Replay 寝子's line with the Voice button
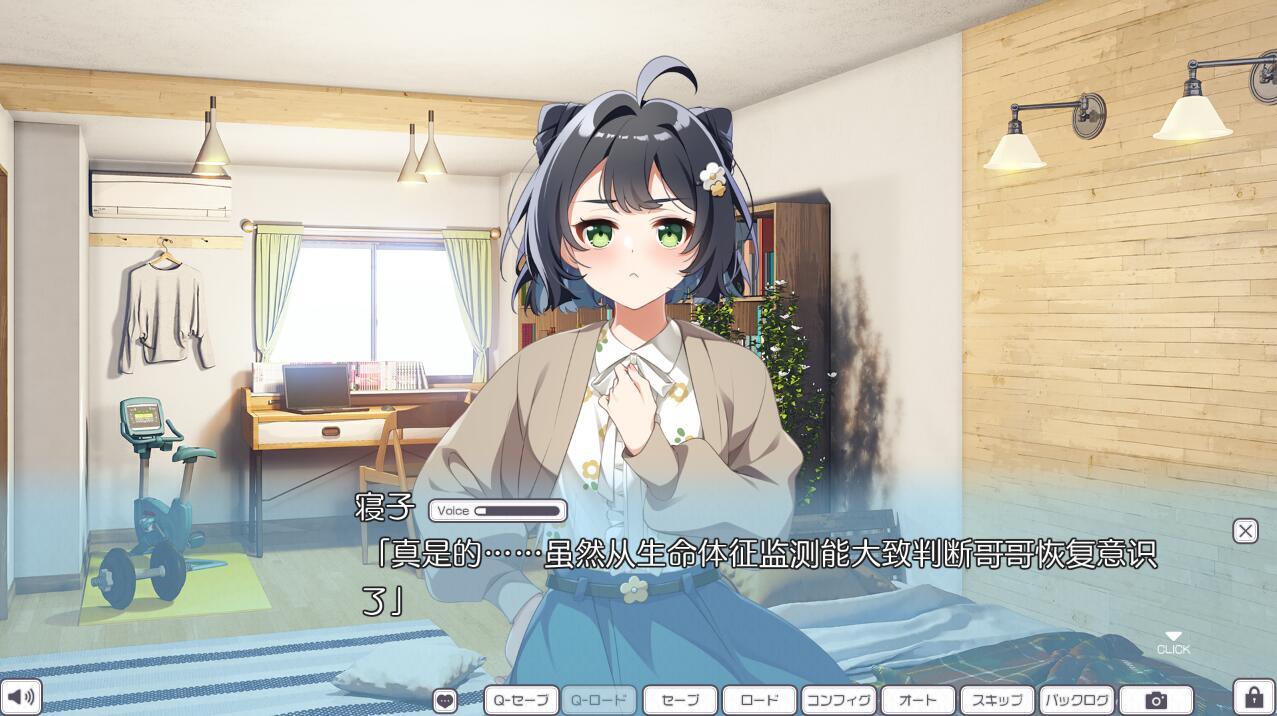The height and width of the screenshot is (716, 1277). click(x=498, y=511)
